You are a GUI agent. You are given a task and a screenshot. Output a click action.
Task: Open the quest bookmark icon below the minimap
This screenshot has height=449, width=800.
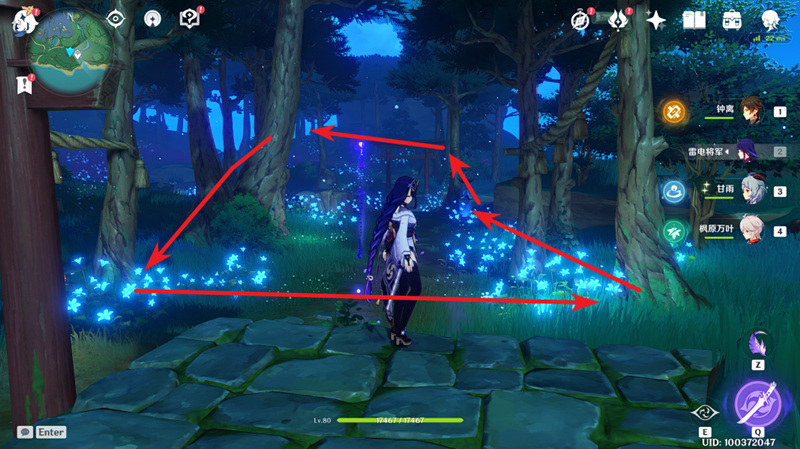pos(22,86)
